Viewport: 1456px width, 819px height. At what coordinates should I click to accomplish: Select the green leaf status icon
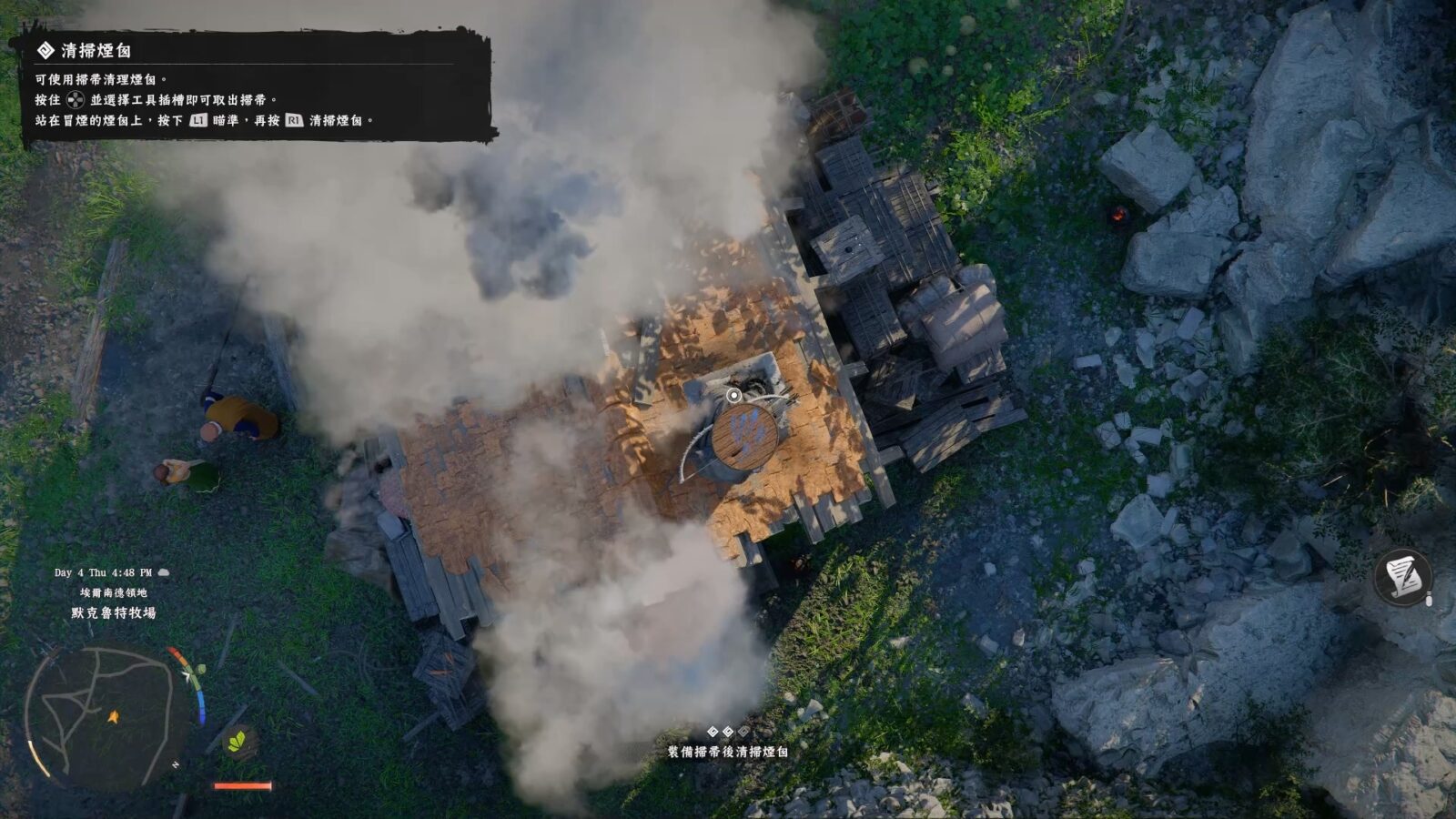(238, 742)
